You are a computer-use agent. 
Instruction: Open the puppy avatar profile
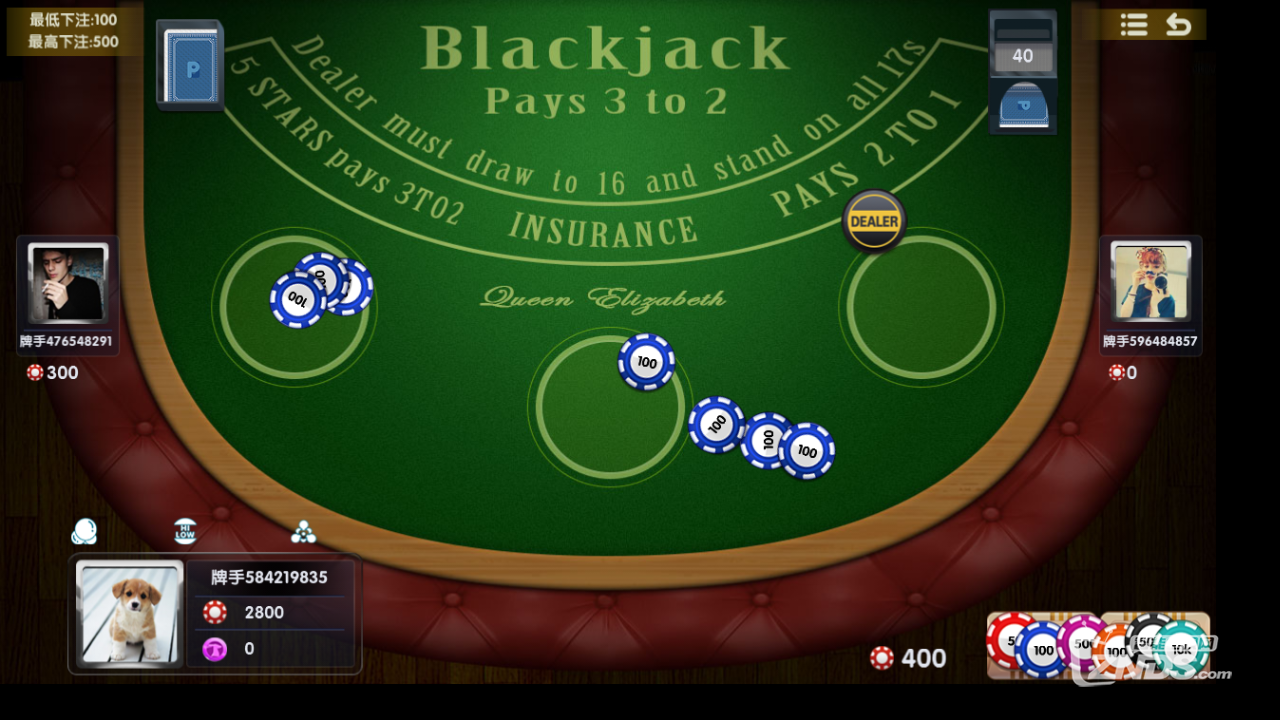pyautogui.click(x=130, y=612)
